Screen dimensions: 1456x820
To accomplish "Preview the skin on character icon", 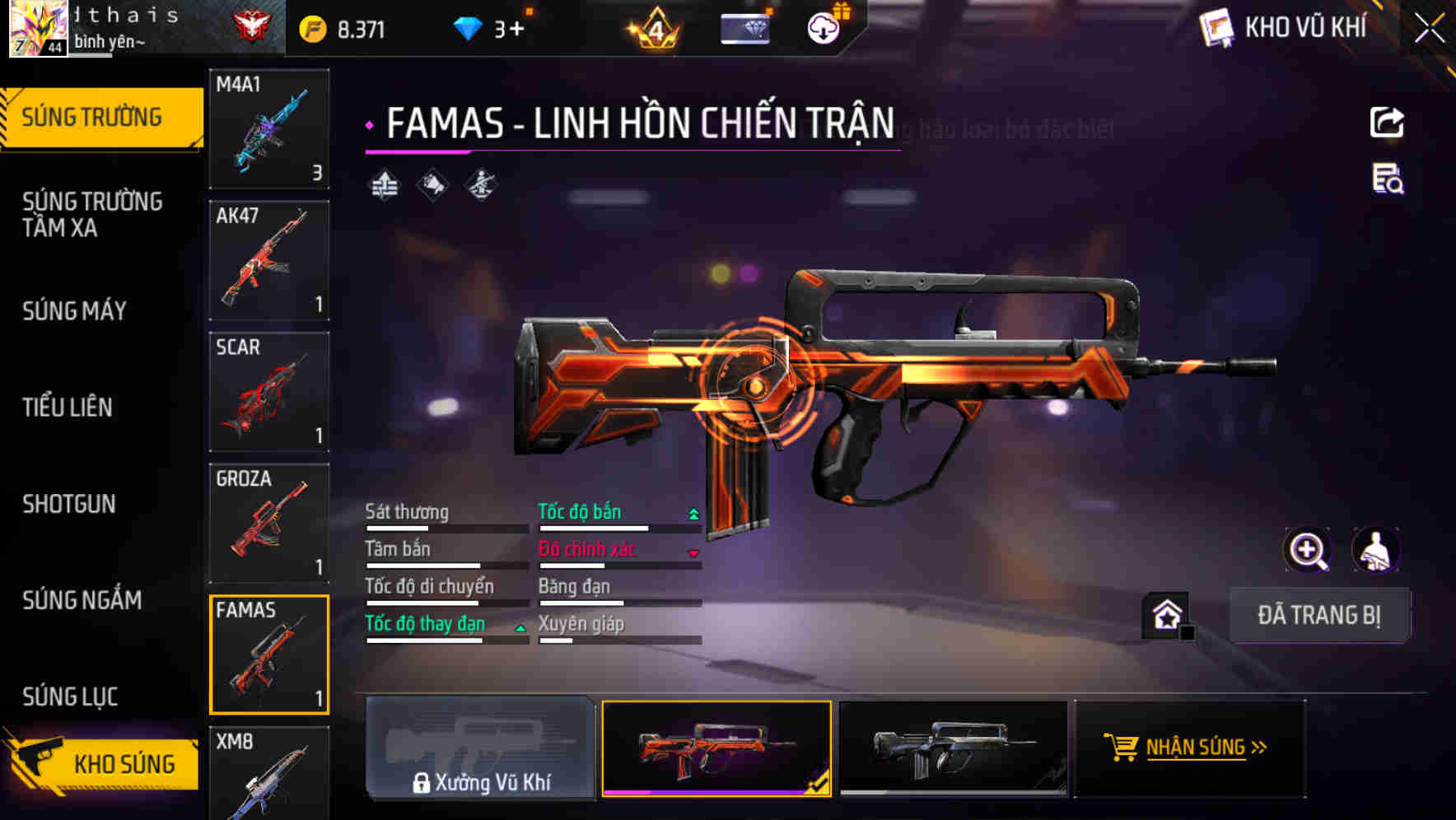I will point(1375,550).
